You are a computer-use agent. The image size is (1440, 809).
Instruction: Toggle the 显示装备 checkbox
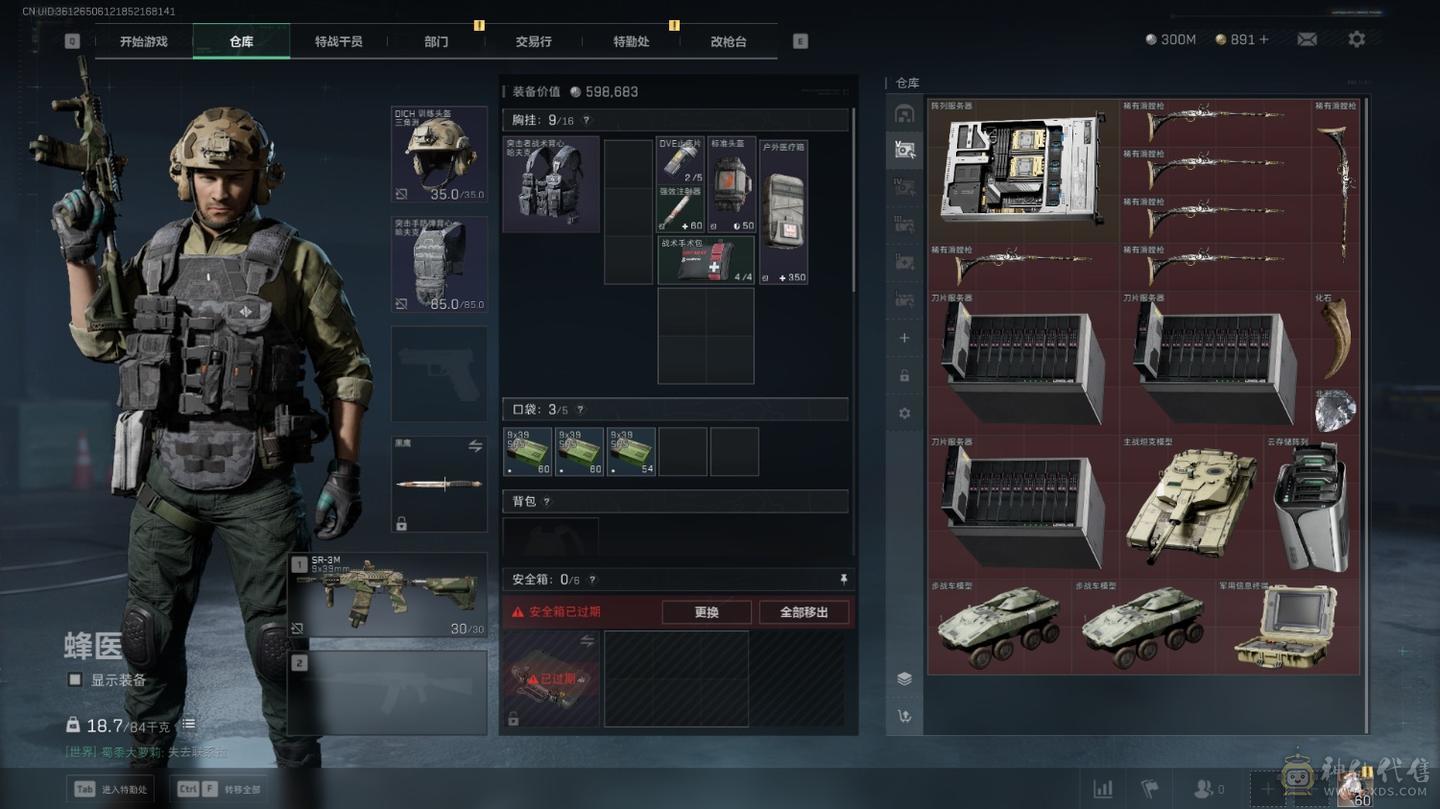tap(75, 680)
